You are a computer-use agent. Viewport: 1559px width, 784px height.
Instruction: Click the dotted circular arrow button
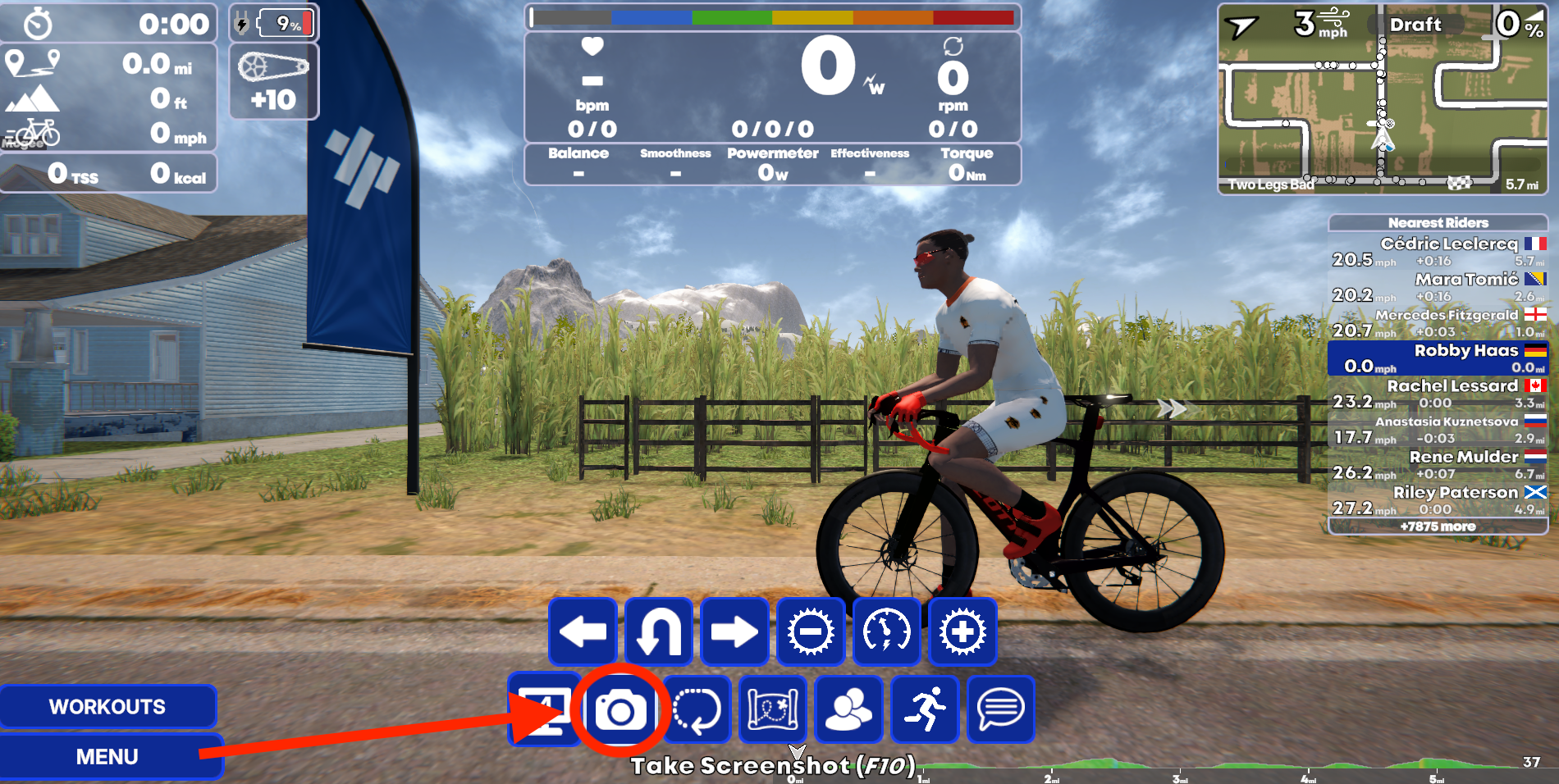(x=697, y=710)
